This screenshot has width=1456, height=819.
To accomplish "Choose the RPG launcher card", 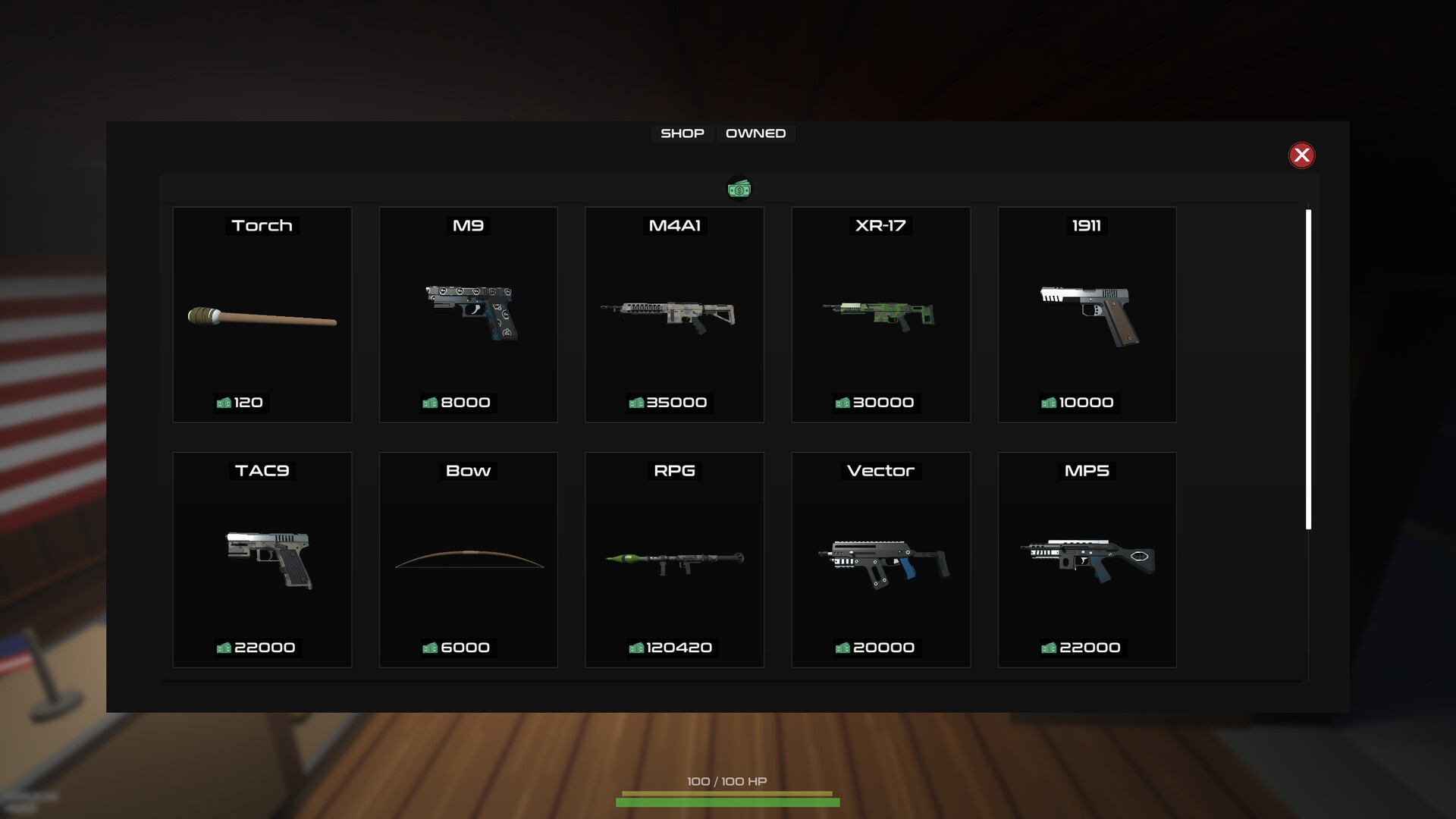I will point(674,560).
